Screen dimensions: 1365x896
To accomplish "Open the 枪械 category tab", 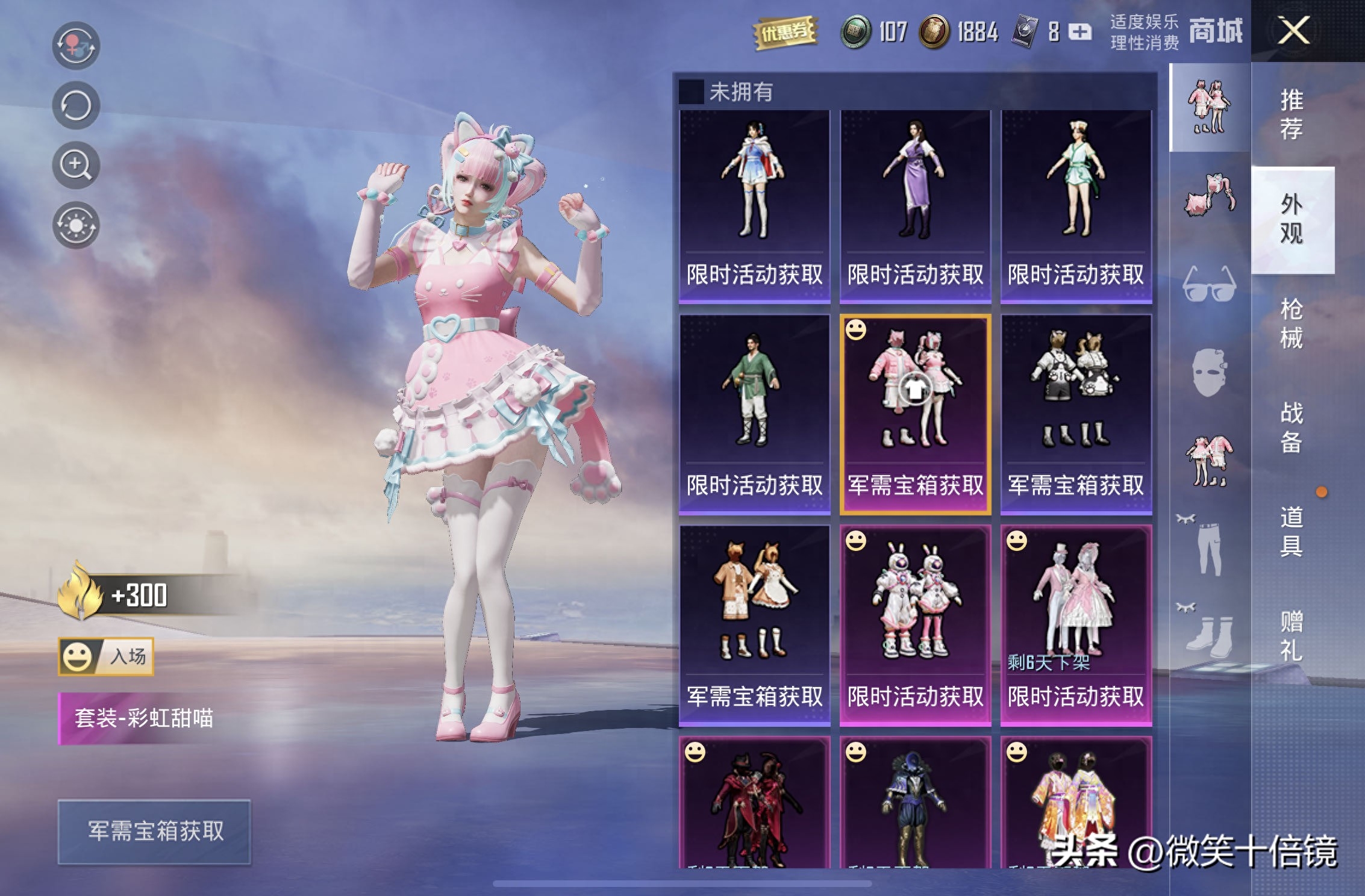I will point(1292,323).
